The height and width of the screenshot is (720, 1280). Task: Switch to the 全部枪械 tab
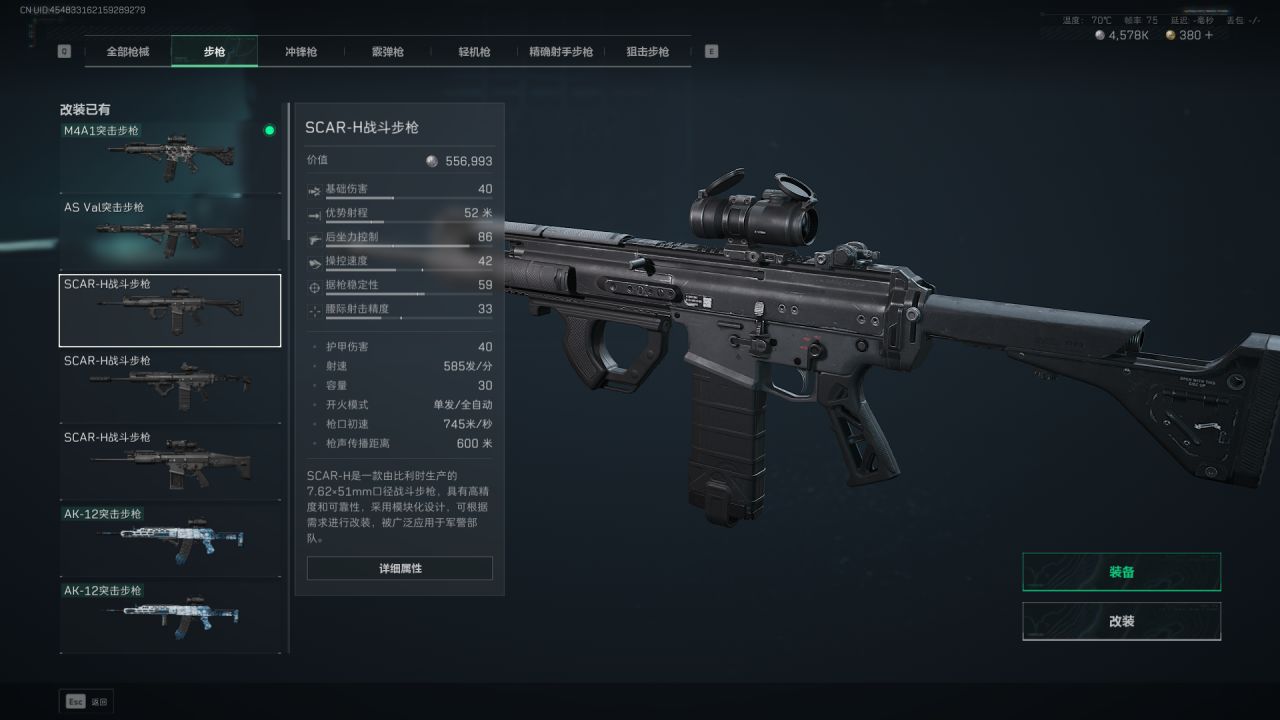(128, 52)
